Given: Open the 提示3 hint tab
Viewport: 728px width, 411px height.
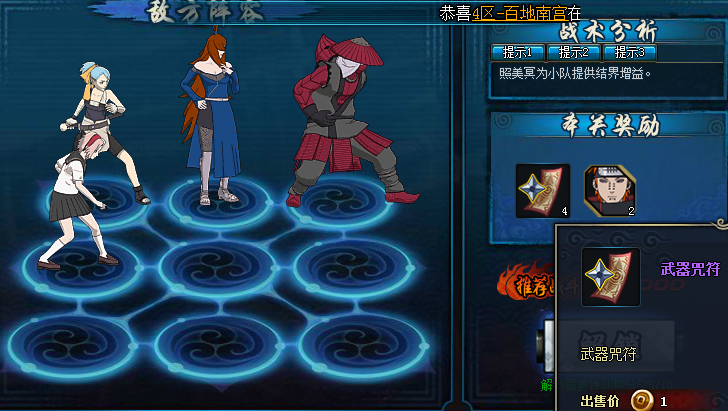Looking at the screenshot, I should (629, 52).
